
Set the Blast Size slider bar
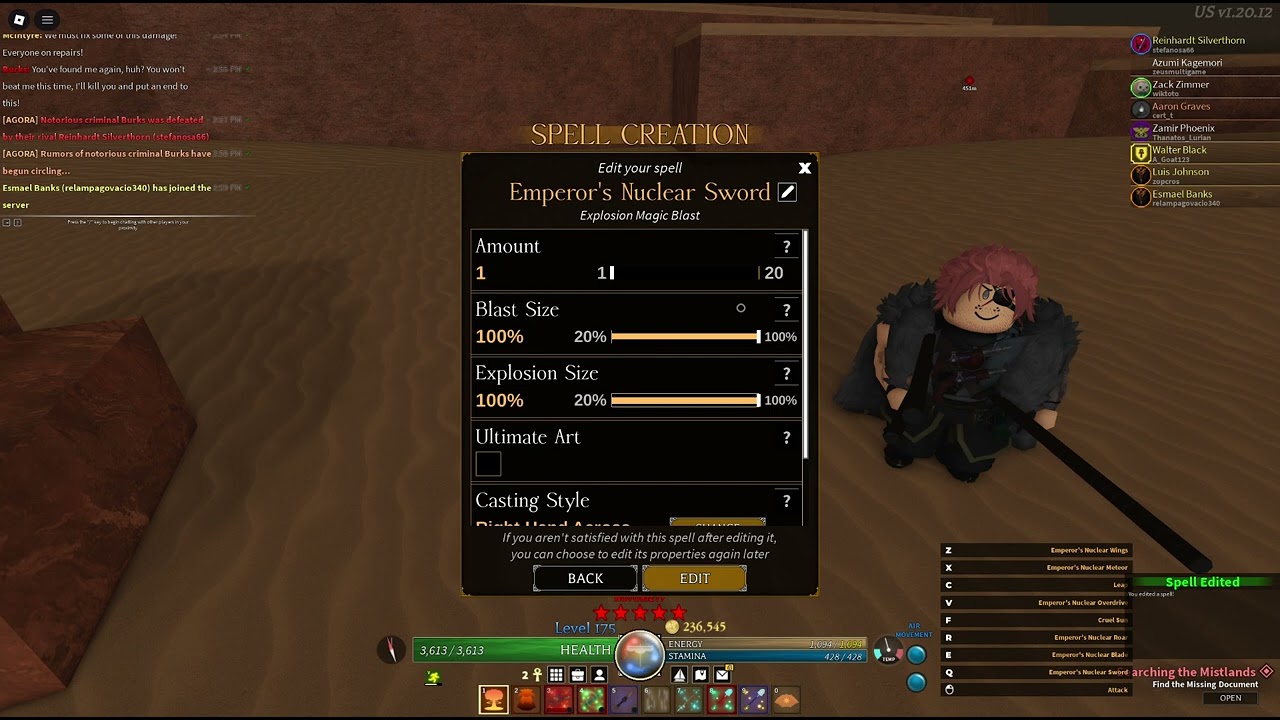pyautogui.click(x=685, y=337)
